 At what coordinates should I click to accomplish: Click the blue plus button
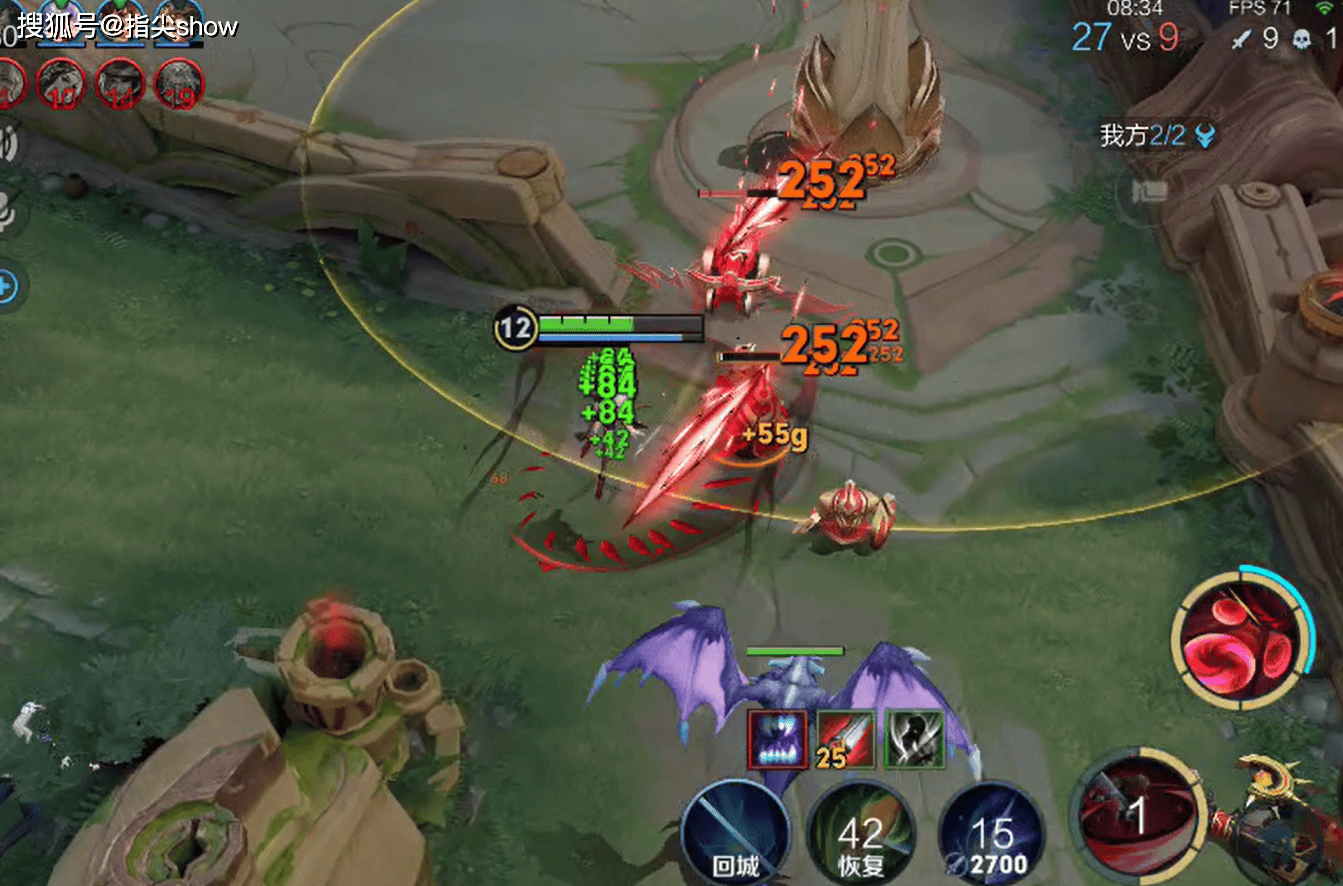click(x=6, y=288)
